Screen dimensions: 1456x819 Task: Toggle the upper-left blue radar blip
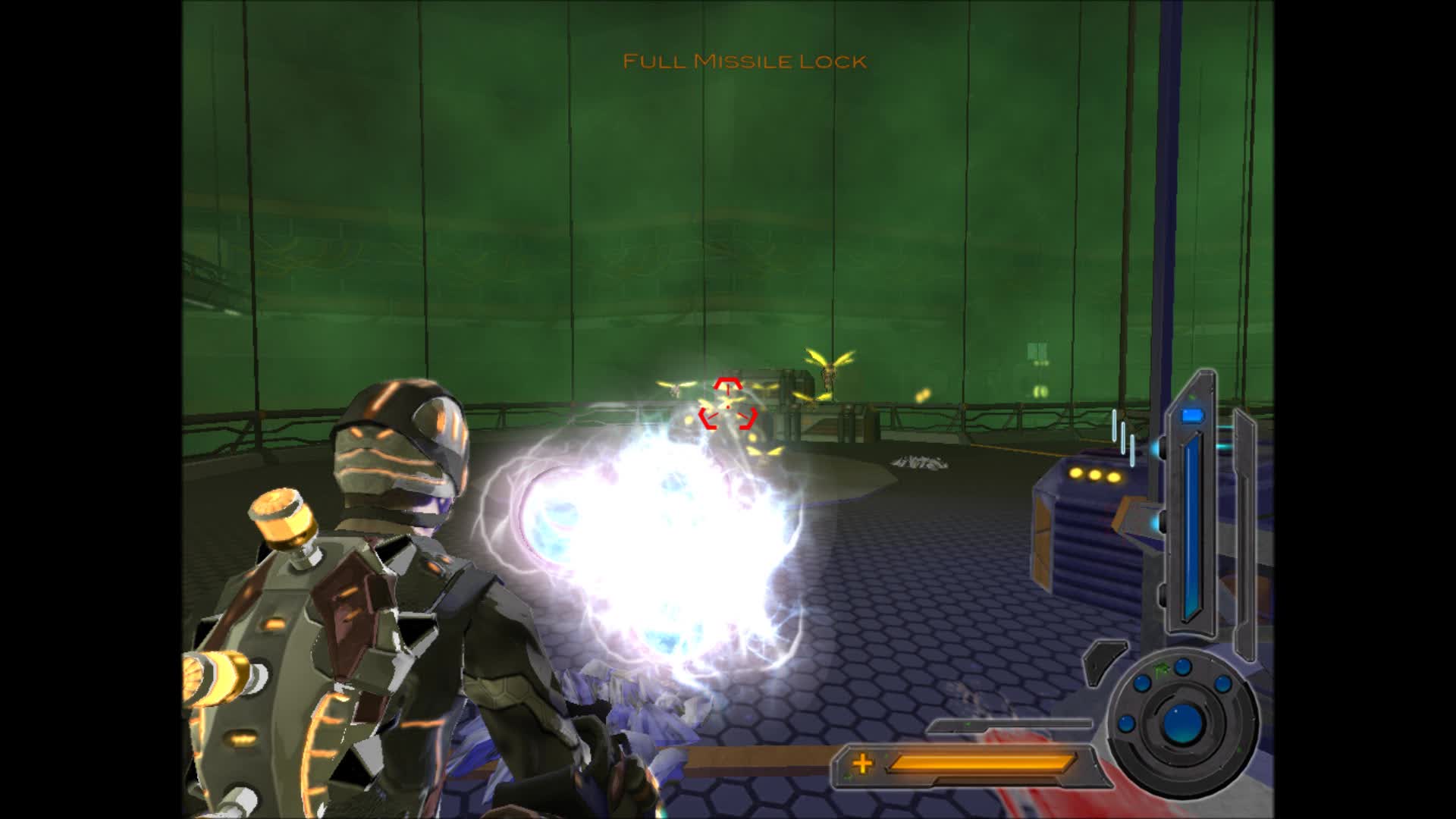point(1142,683)
